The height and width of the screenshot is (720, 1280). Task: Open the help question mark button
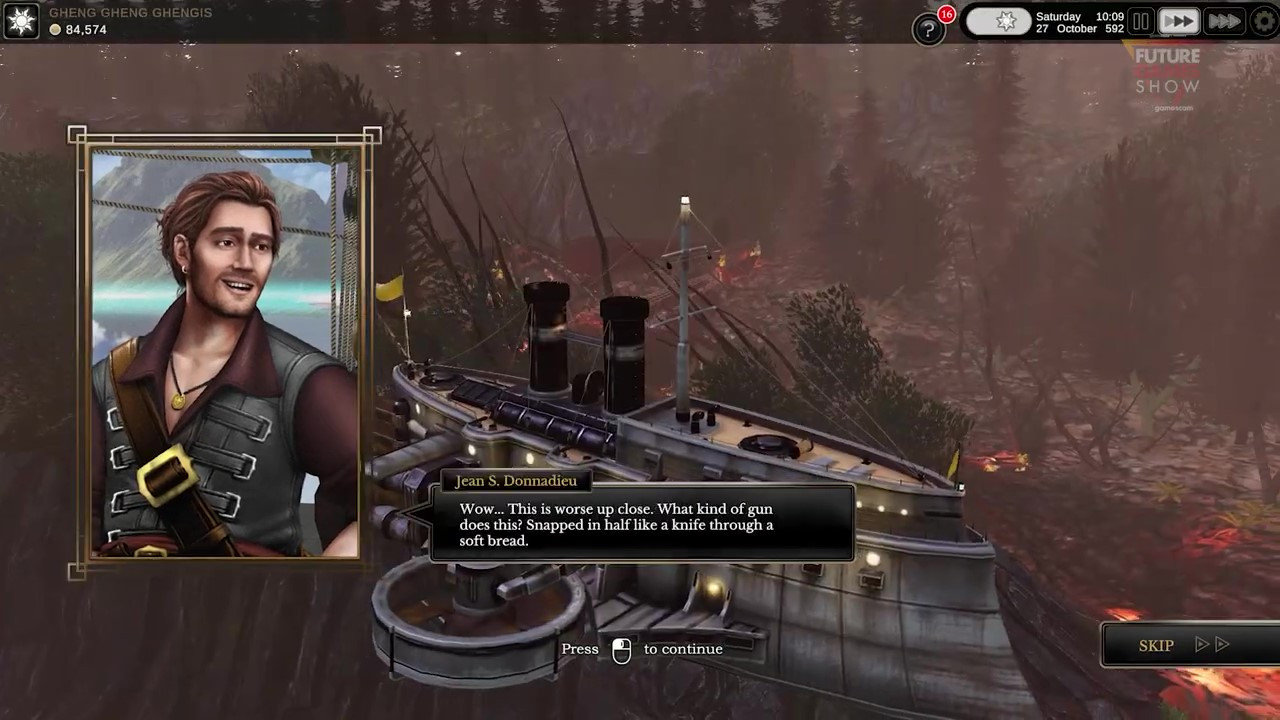coord(928,29)
